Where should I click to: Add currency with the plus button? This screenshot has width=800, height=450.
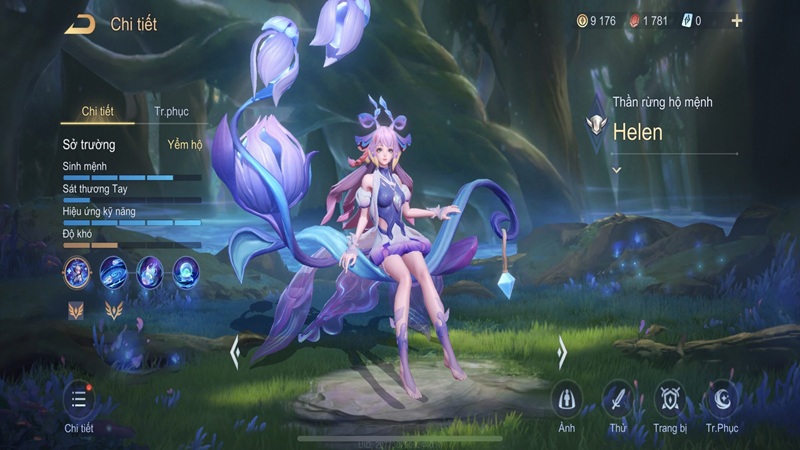click(x=737, y=20)
